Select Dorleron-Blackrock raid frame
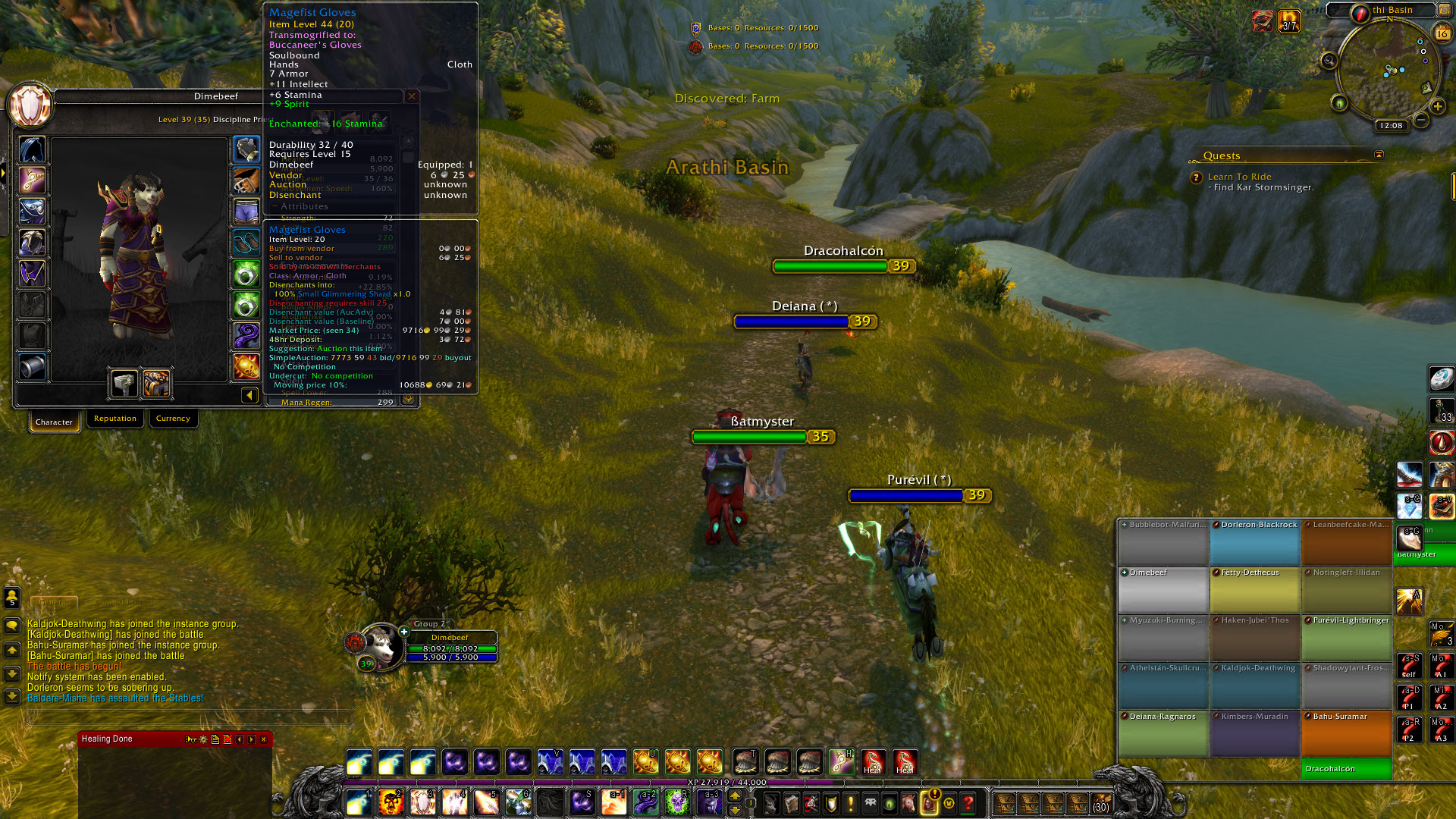 (x=1255, y=541)
